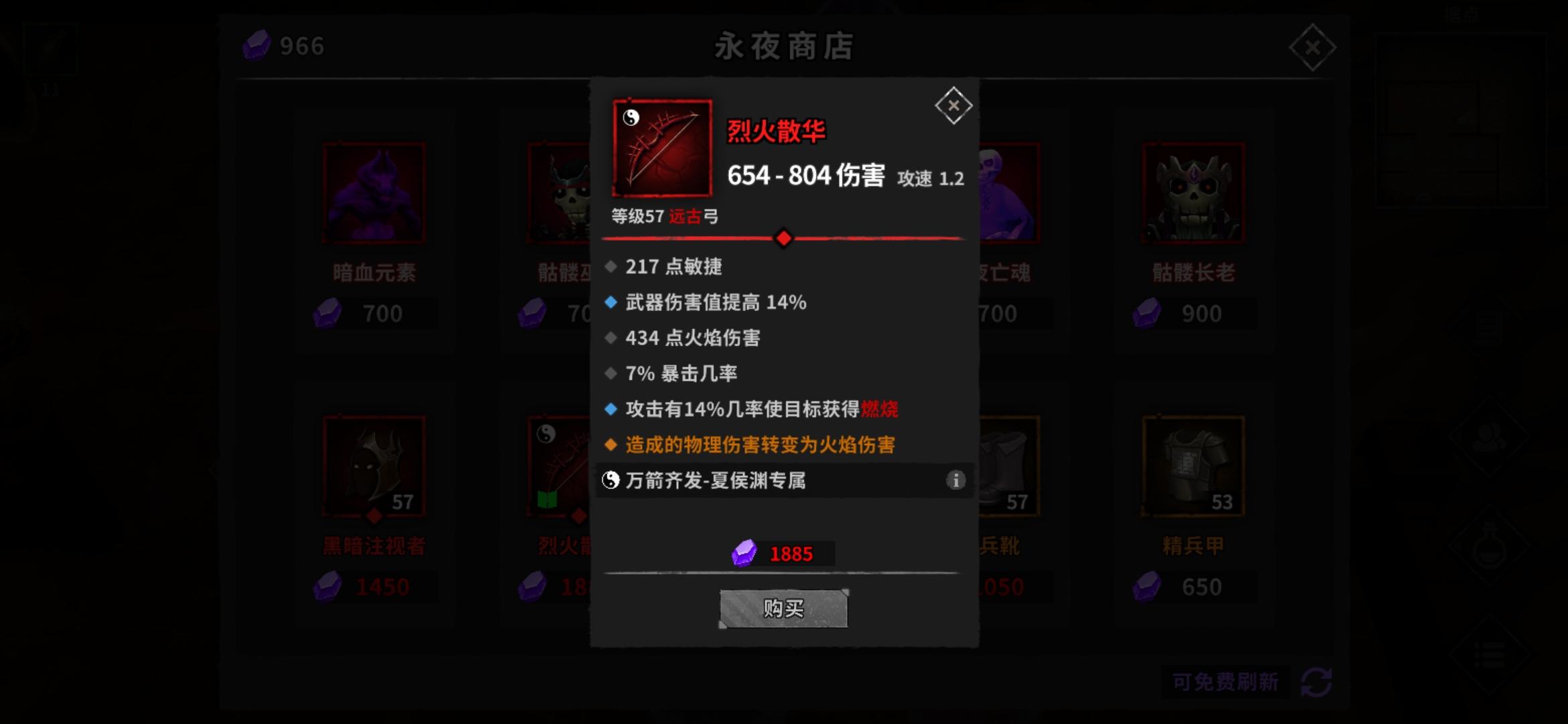The width and height of the screenshot is (1568, 724).
Task: Close the 永夜商店 shop window
Action: tap(1313, 46)
